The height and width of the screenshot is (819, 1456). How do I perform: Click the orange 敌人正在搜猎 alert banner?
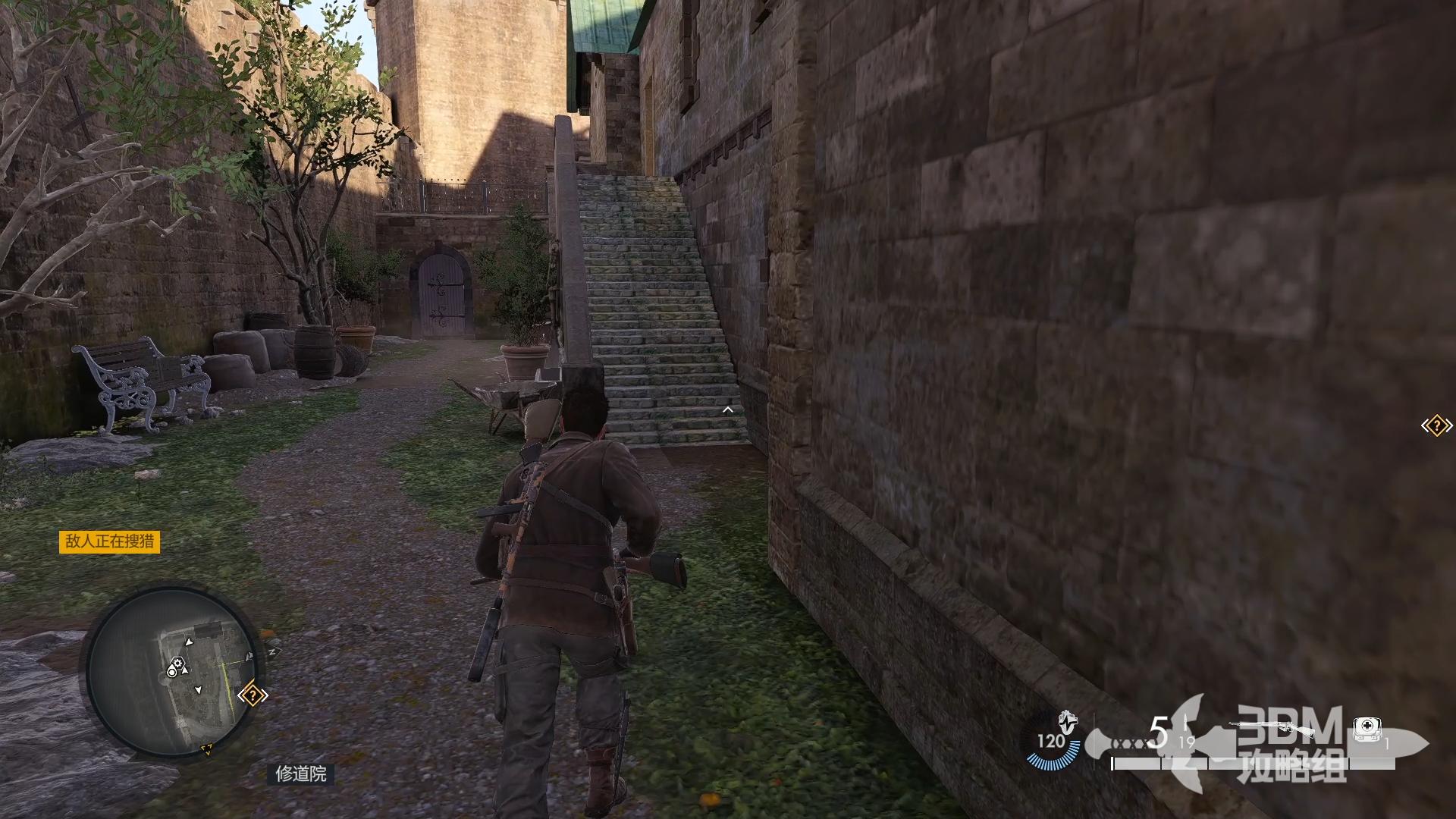(110, 541)
